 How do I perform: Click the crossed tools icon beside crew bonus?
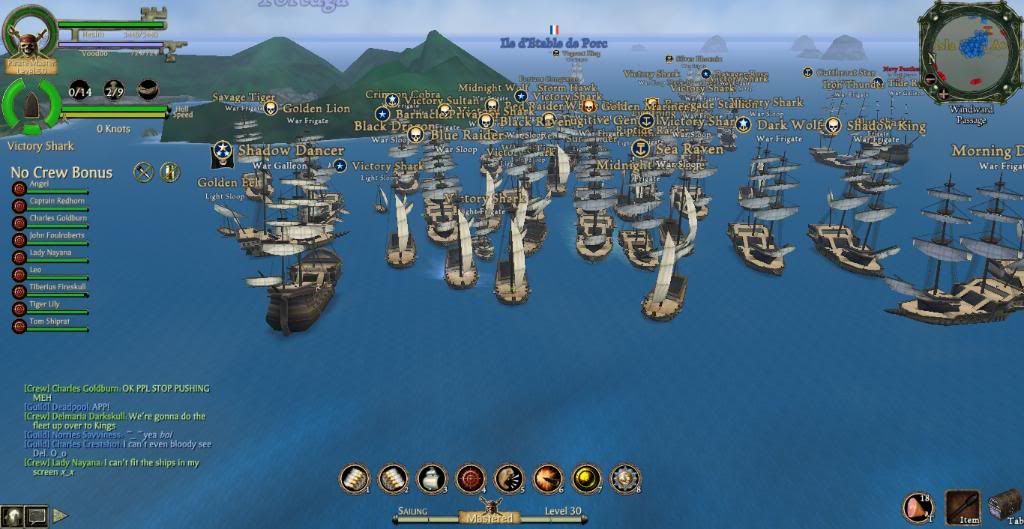coord(143,172)
